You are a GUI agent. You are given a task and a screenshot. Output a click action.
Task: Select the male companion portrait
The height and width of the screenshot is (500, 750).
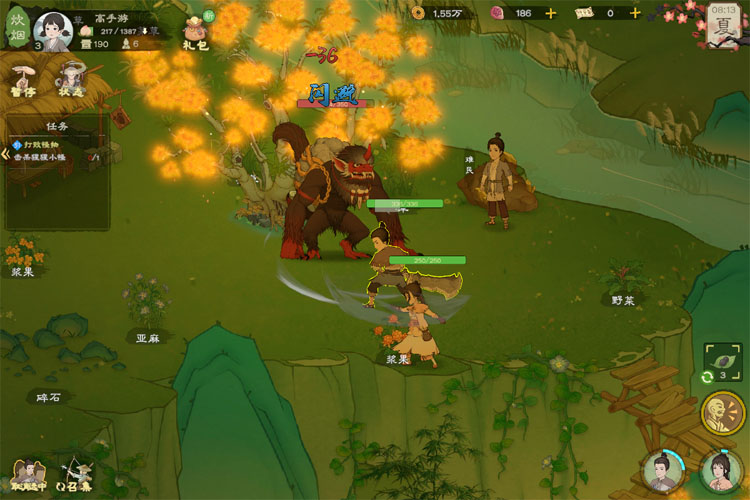click(661, 471)
